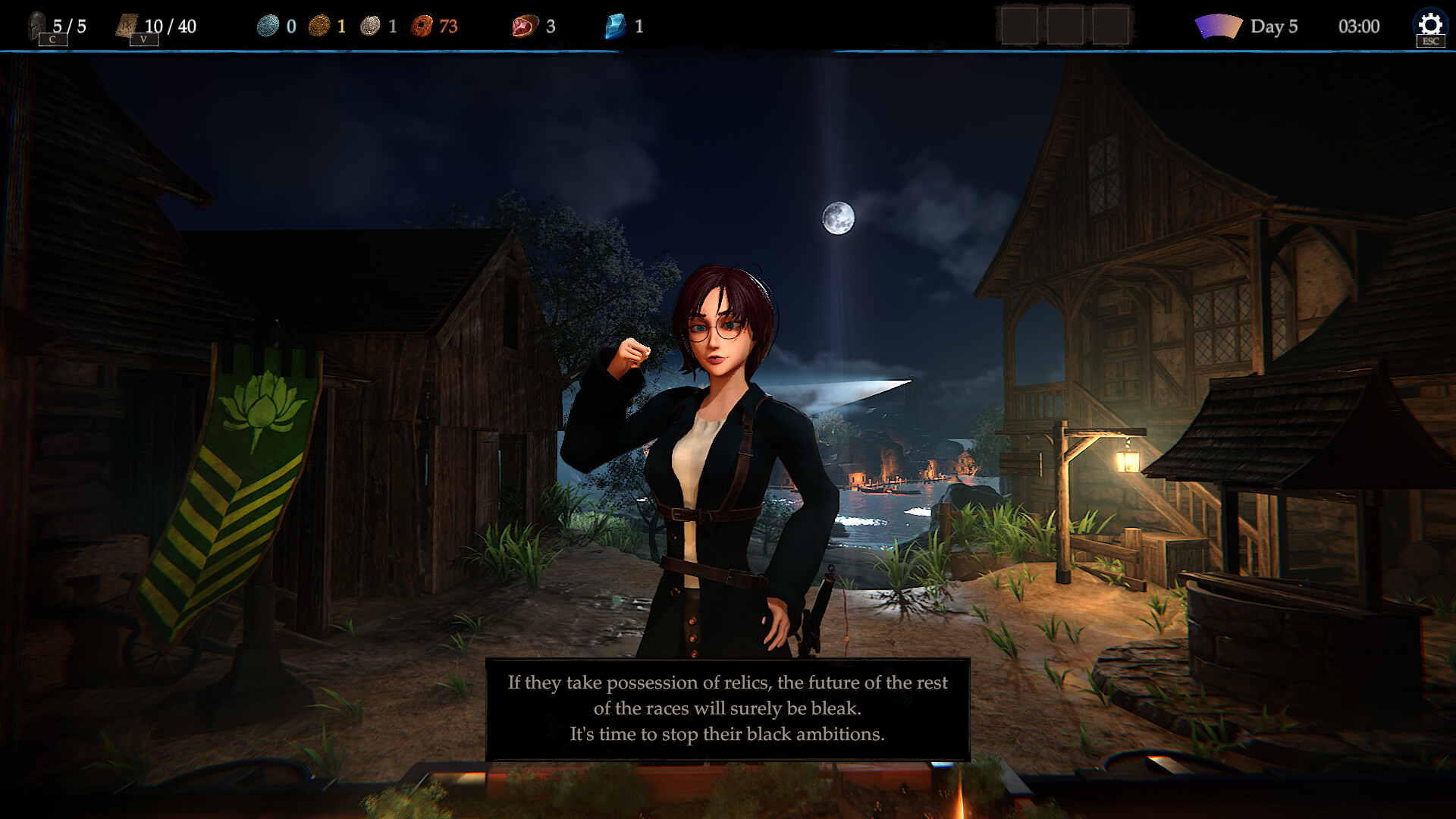This screenshot has width=1456, height=819.
Task: Open the settings gear menu
Action: [1429, 24]
